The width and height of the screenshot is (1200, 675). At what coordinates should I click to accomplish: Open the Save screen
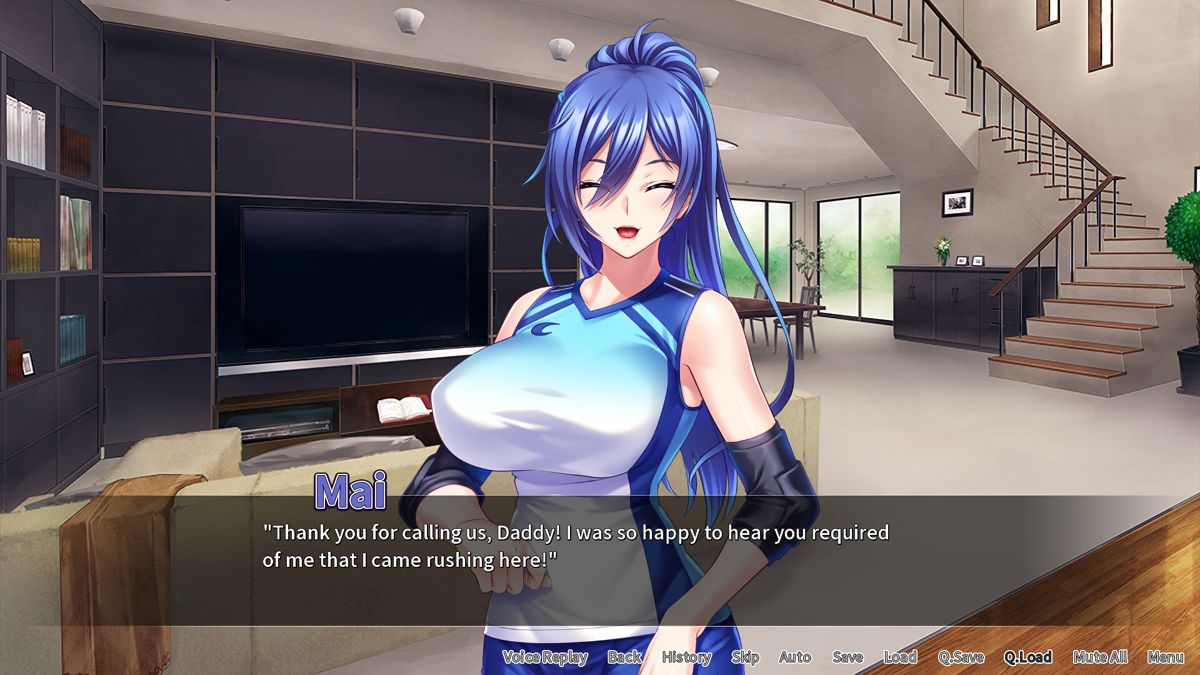[x=847, y=657]
